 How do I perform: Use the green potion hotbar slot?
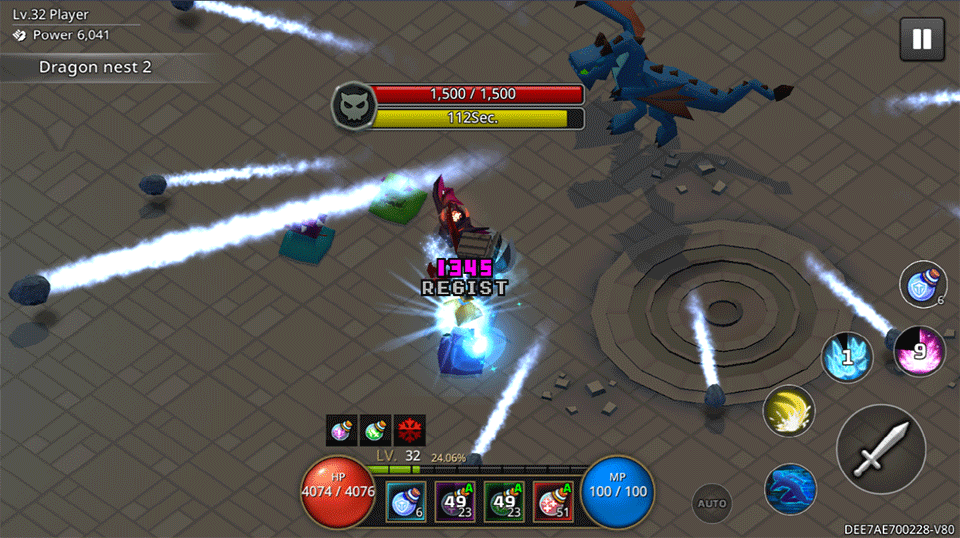[505, 502]
